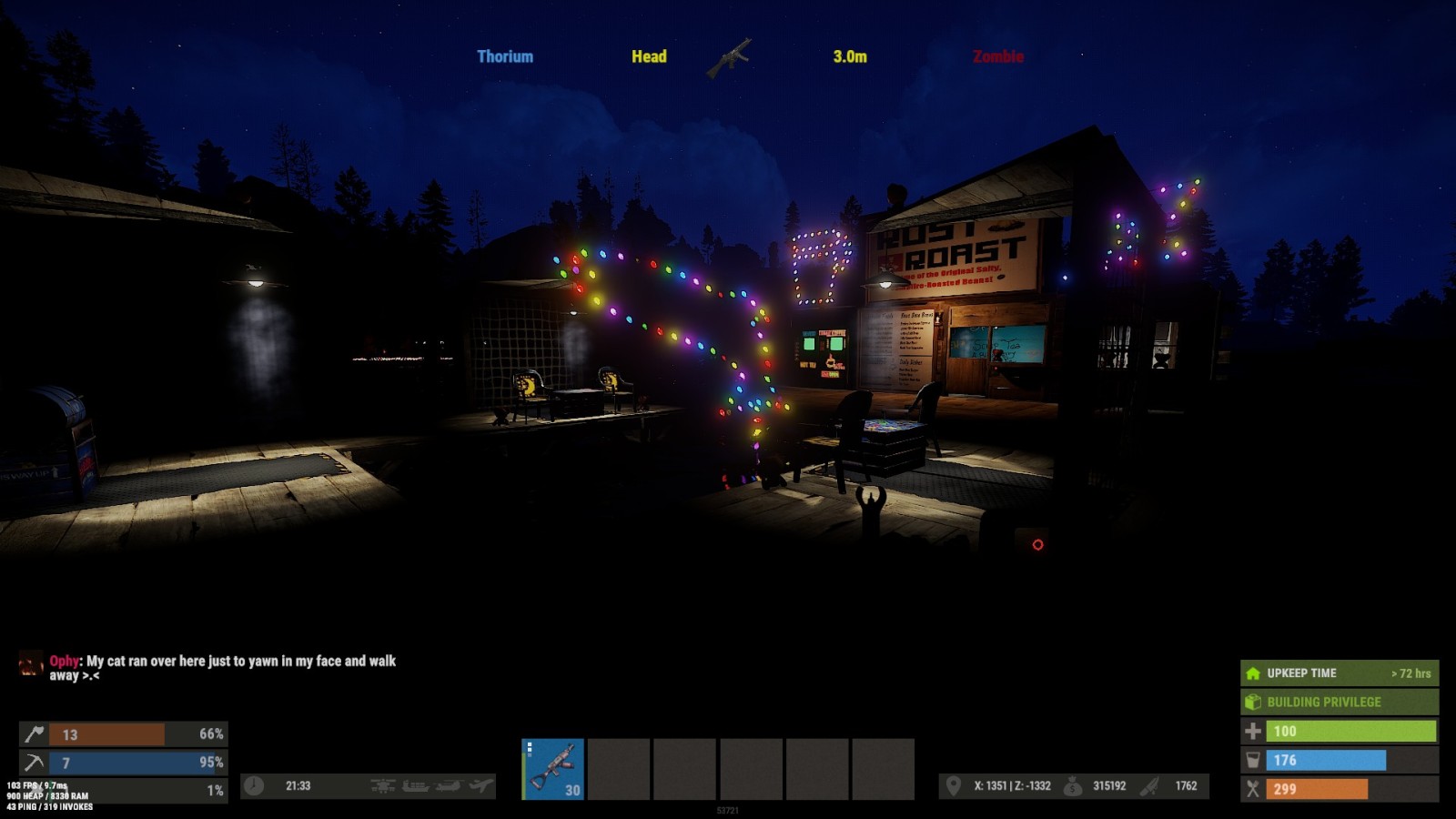Click Ophy's chat message
The height and width of the screenshot is (819, 1456).
[x=222, y=668]
